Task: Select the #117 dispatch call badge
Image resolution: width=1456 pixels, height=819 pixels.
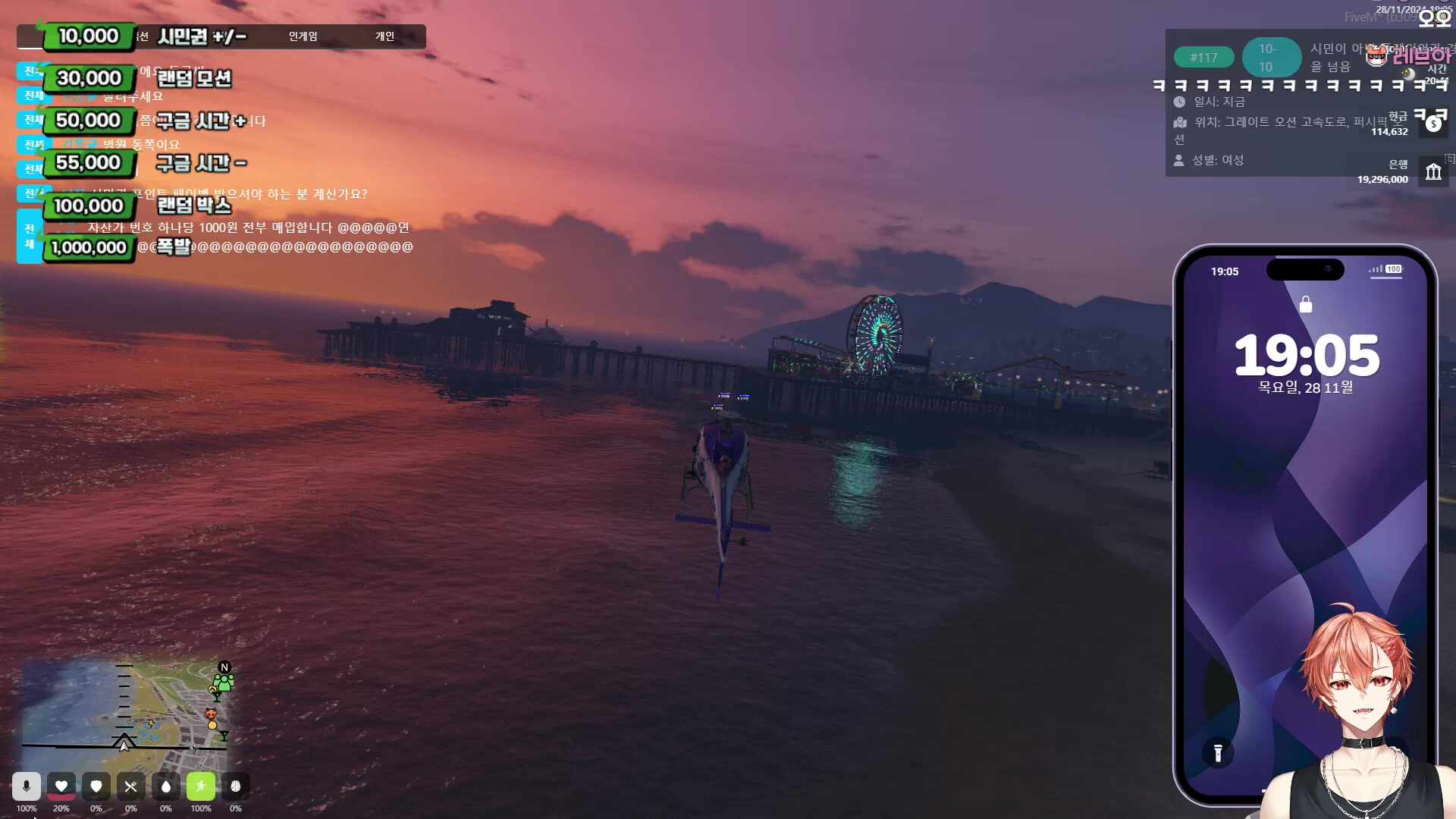Action: coord(1203,58)
